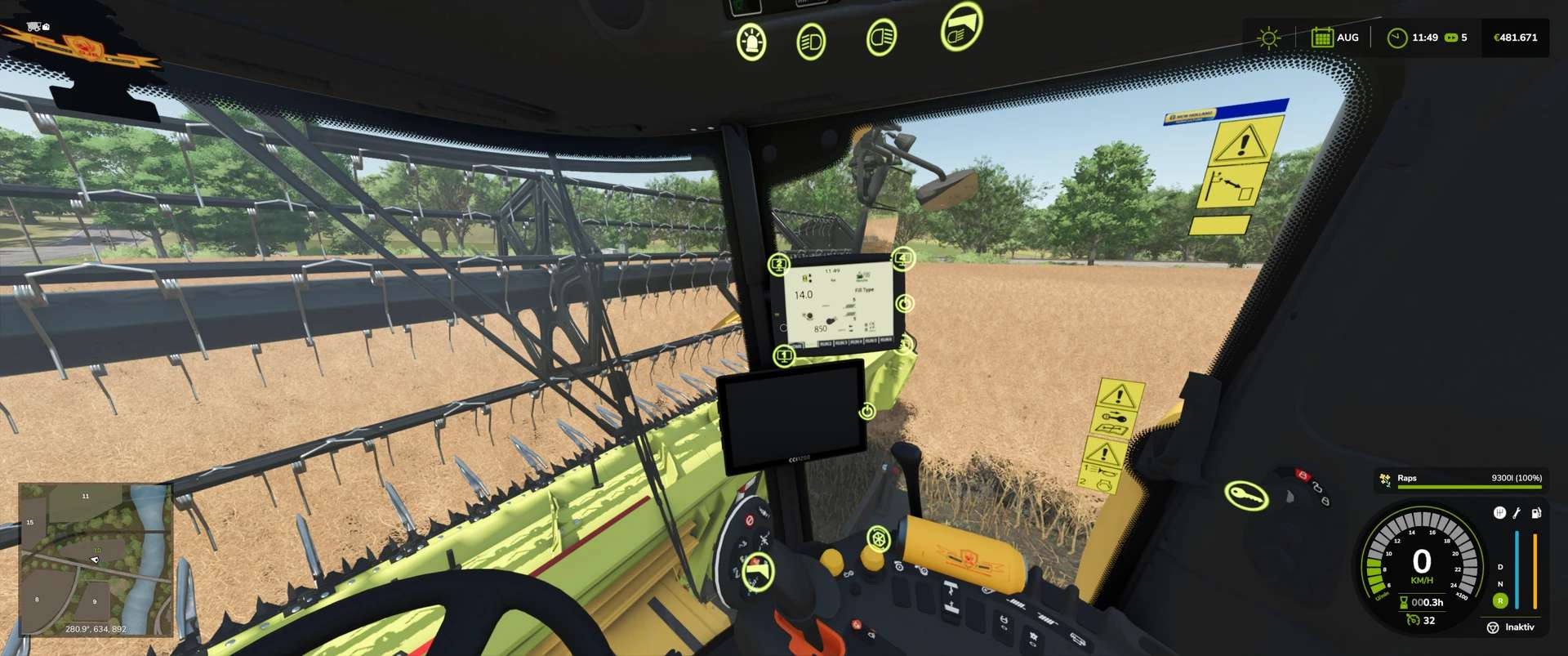The height and width of the screenshot is (656, 1568).
Task: Click the fuel pump icon on dashboard
Action: point(1536,512)
